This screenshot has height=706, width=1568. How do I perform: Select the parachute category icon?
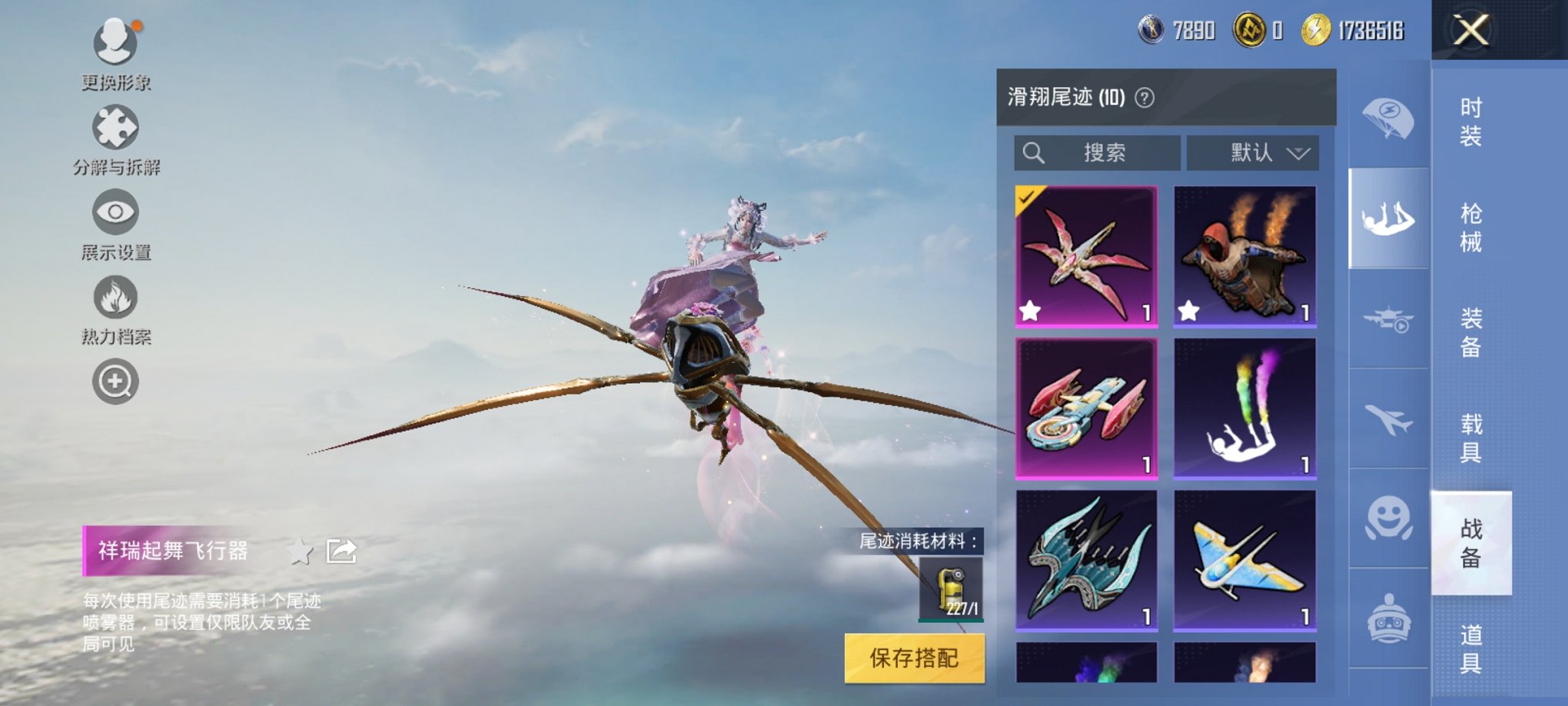[1387, 118]
